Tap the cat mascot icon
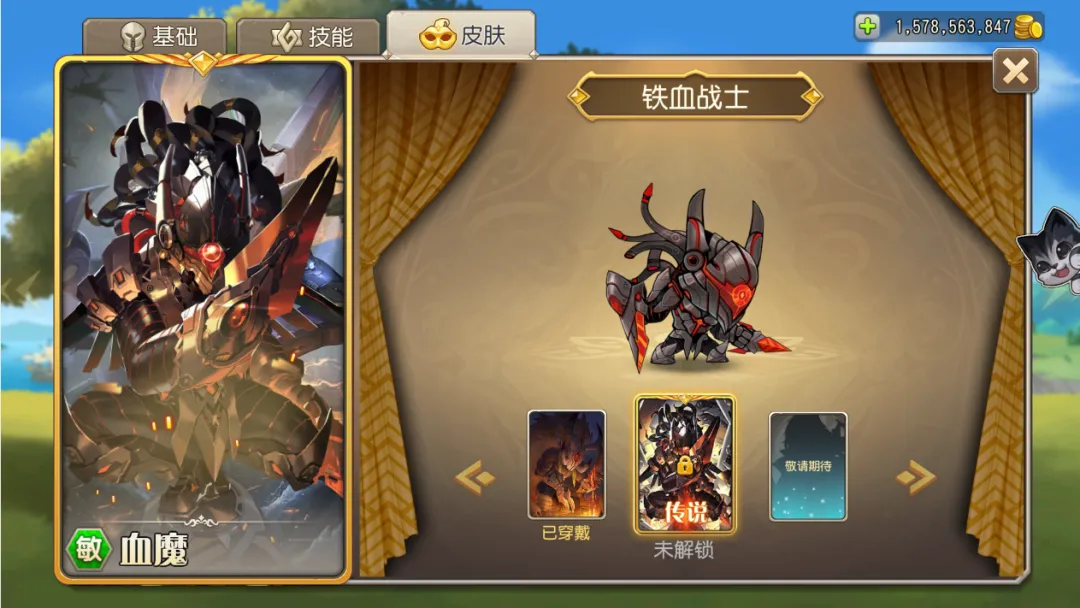The height and width of the screenshot is (608, 1080). [1050, 250]
